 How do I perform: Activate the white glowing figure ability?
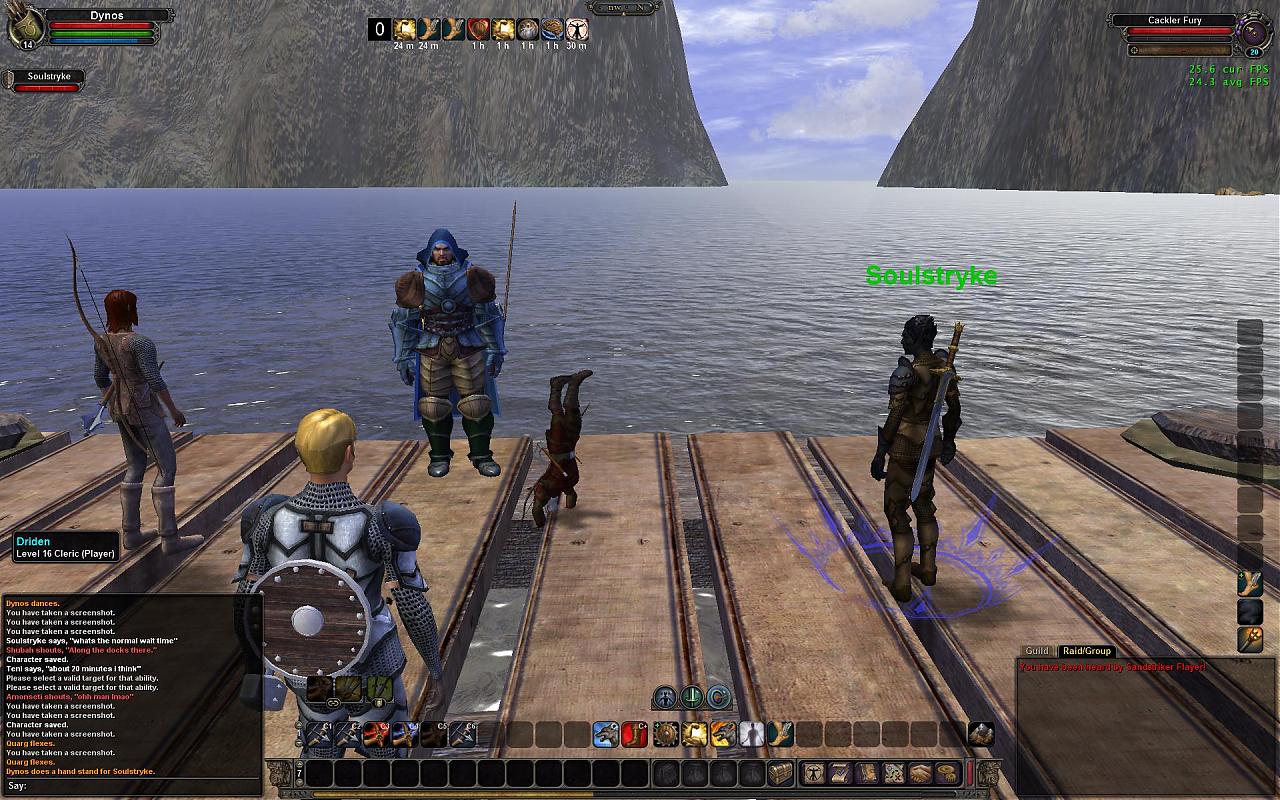click(751, 735)
